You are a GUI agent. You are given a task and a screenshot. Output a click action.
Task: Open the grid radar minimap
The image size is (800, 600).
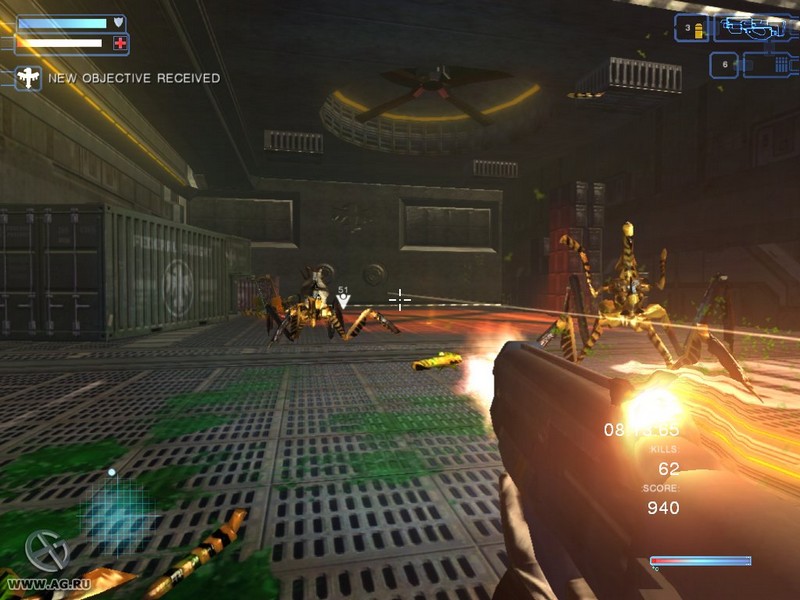tap(112, 509)
